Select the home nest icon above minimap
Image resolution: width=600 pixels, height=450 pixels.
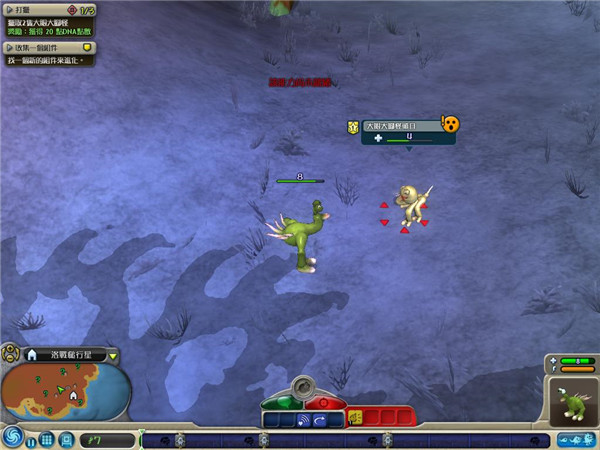pyautogui.click(x=31, y=355)
